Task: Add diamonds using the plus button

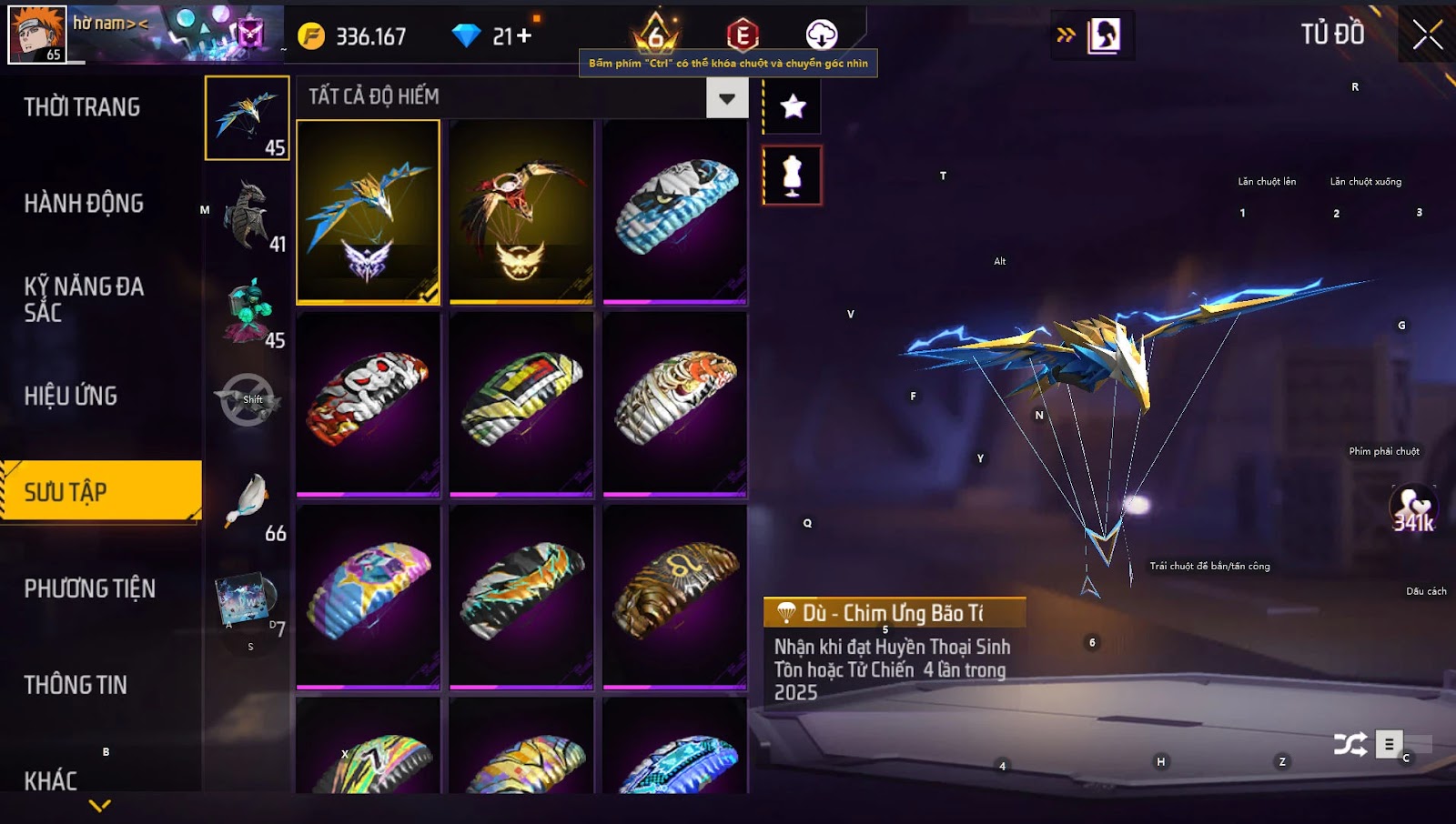Action: click(x=524, y=36)
